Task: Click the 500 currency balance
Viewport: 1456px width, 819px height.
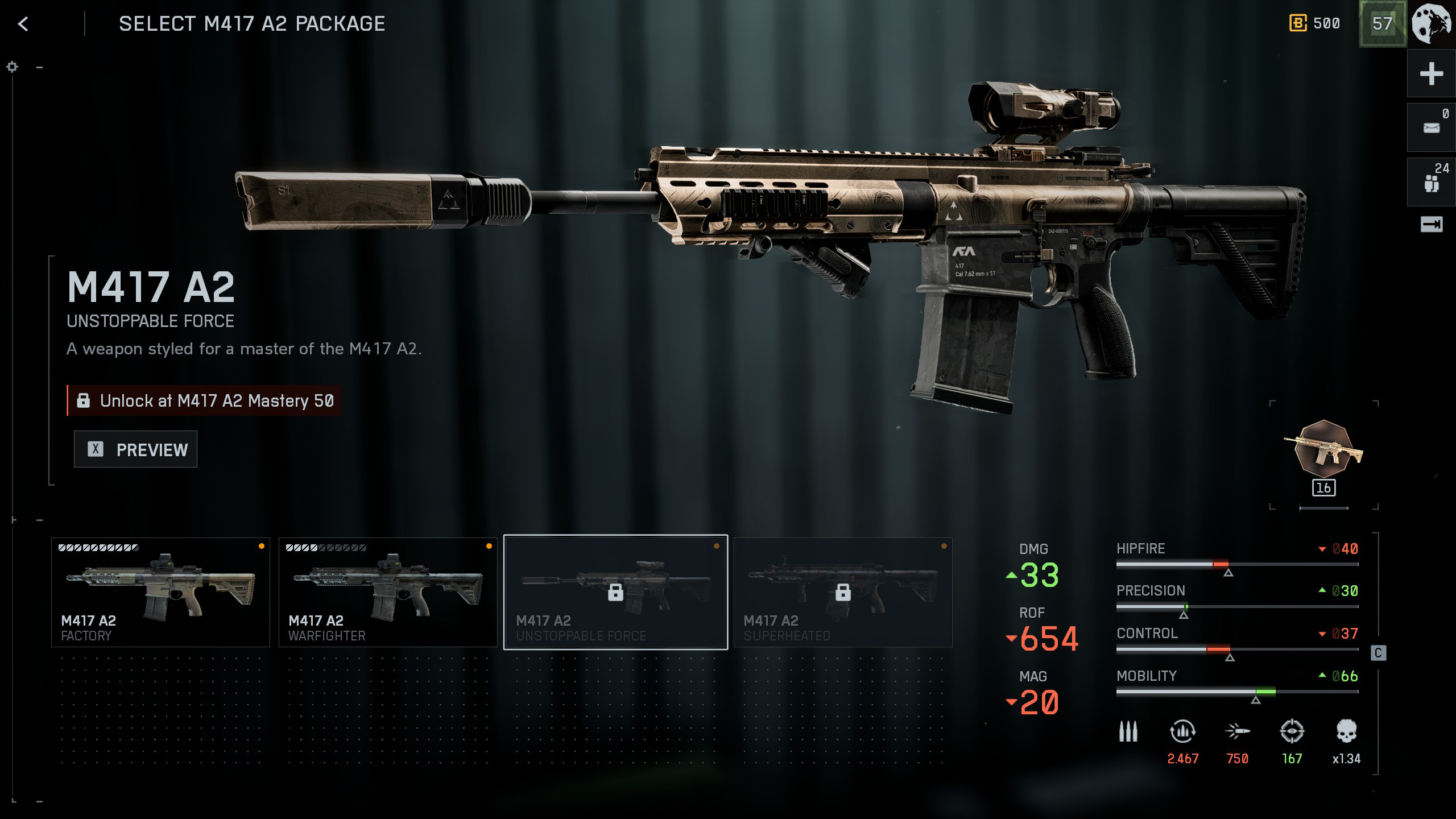Action: click(x=1314, y=24)
